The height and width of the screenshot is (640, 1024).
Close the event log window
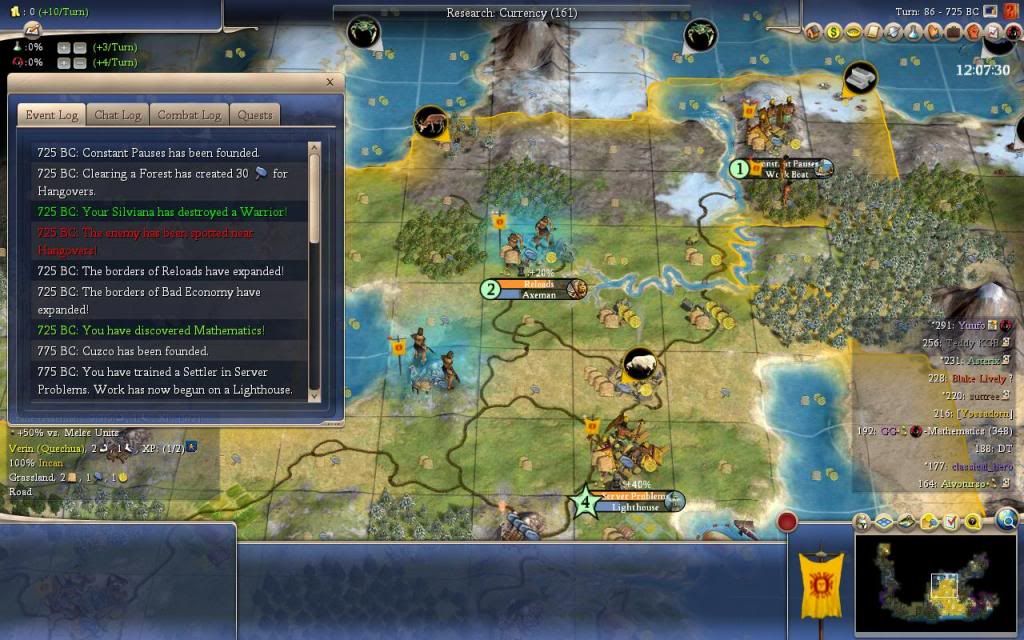pos(330,82)
